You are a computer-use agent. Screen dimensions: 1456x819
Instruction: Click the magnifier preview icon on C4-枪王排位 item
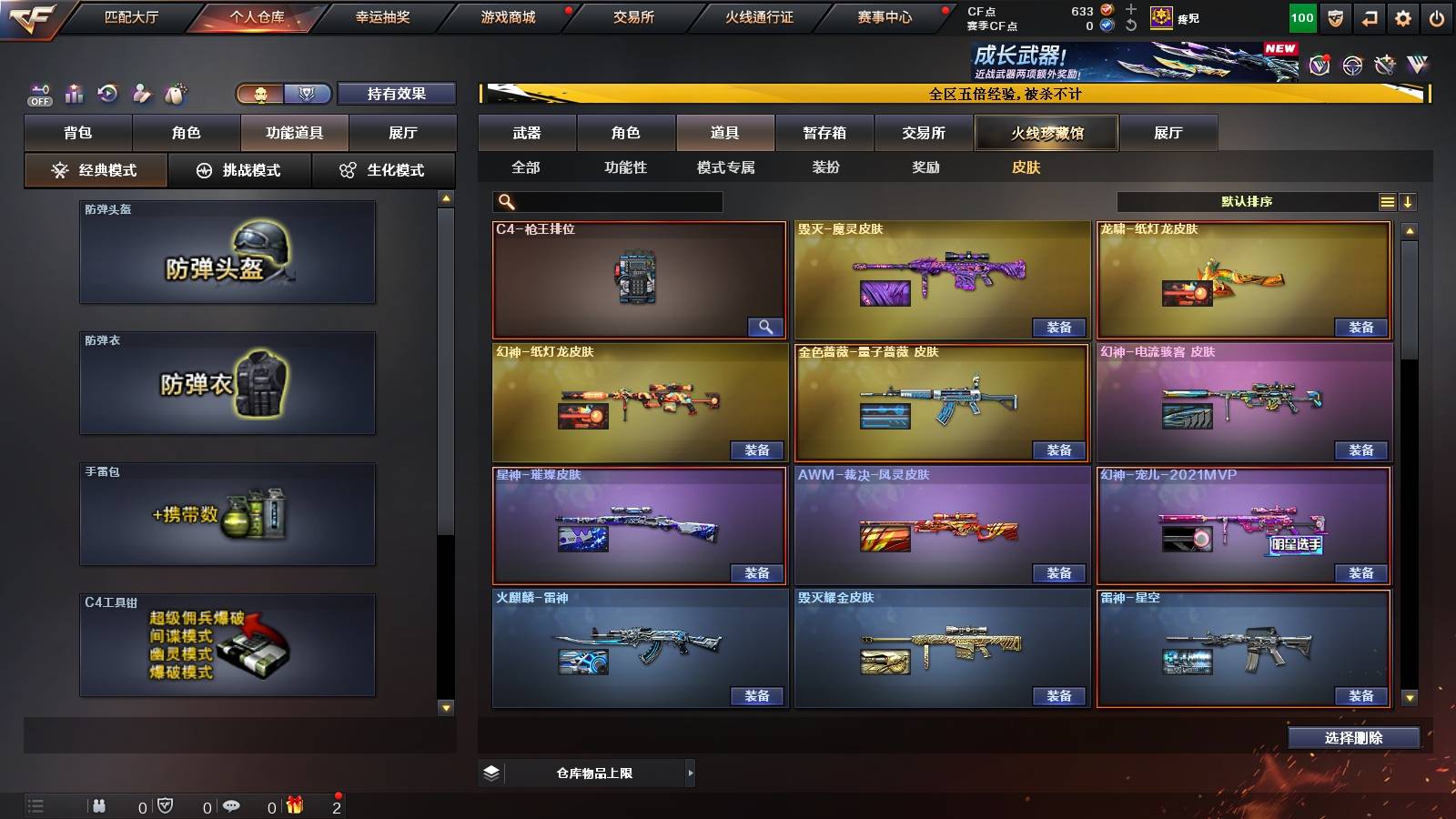click(x=767, y=326)
